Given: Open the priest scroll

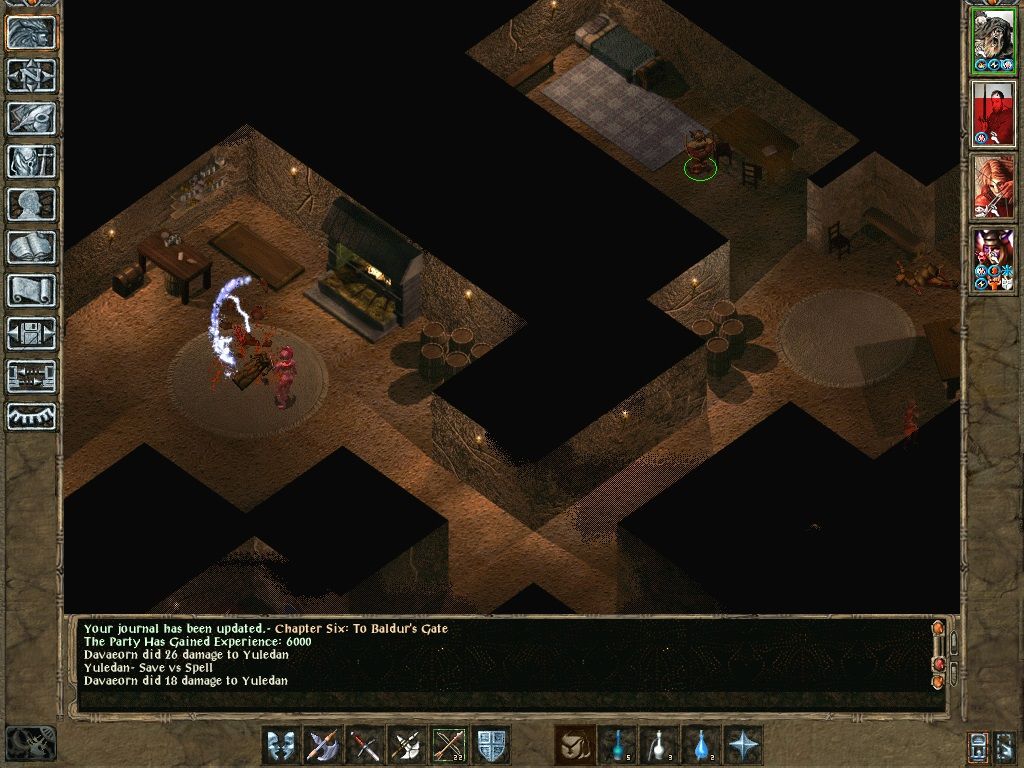Looking at the screenshot, I should (x=32, y=290).
